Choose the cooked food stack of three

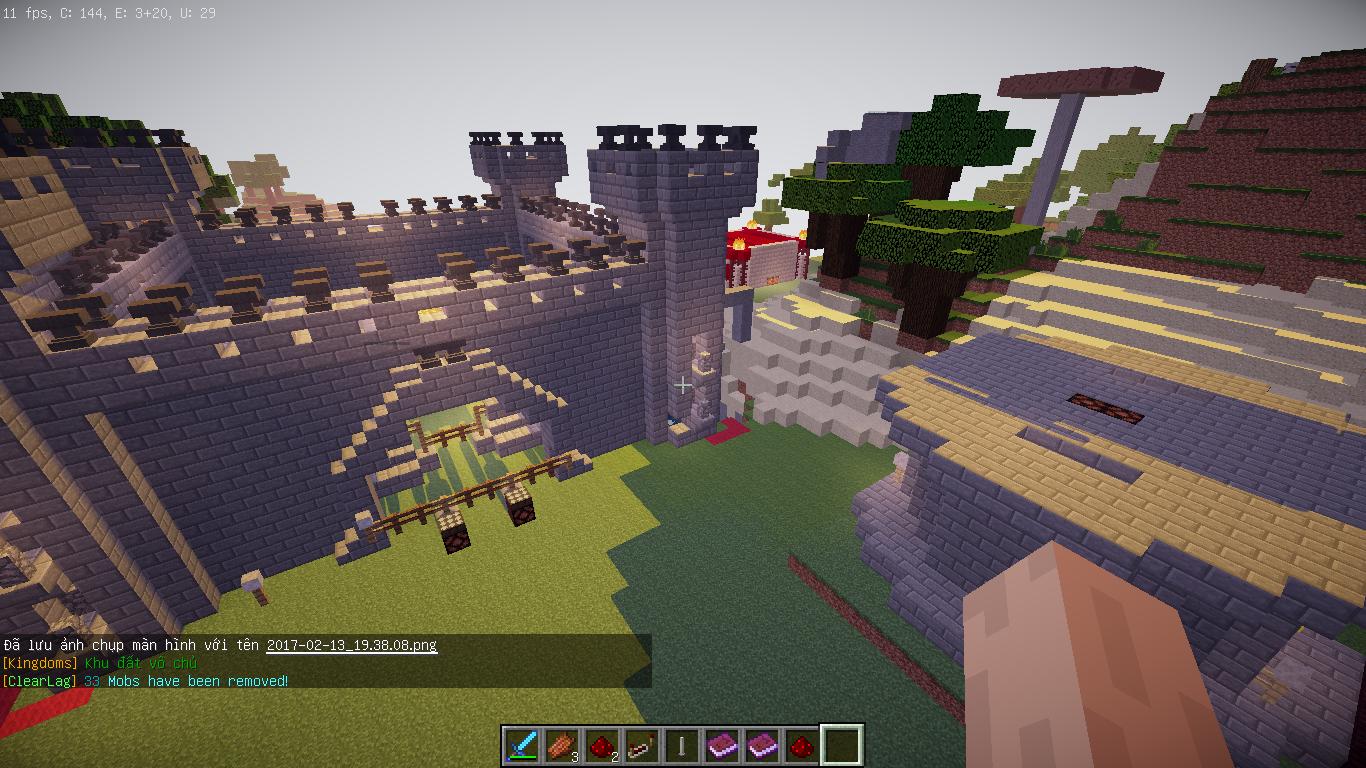point(562,745)
